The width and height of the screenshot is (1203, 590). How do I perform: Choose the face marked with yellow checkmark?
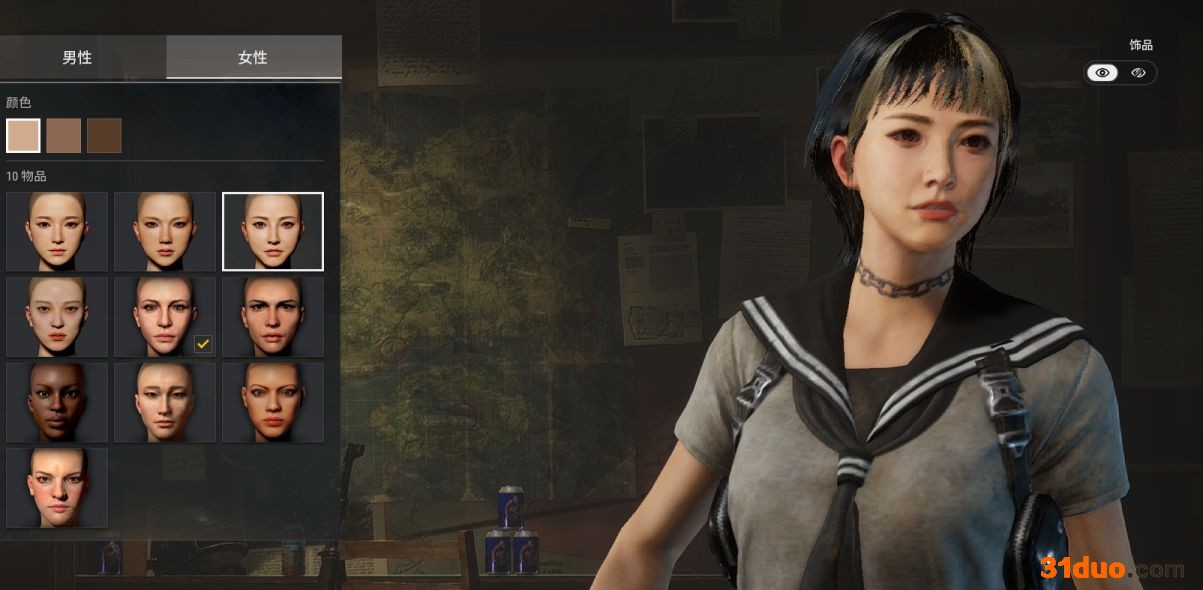coord(165,316)
